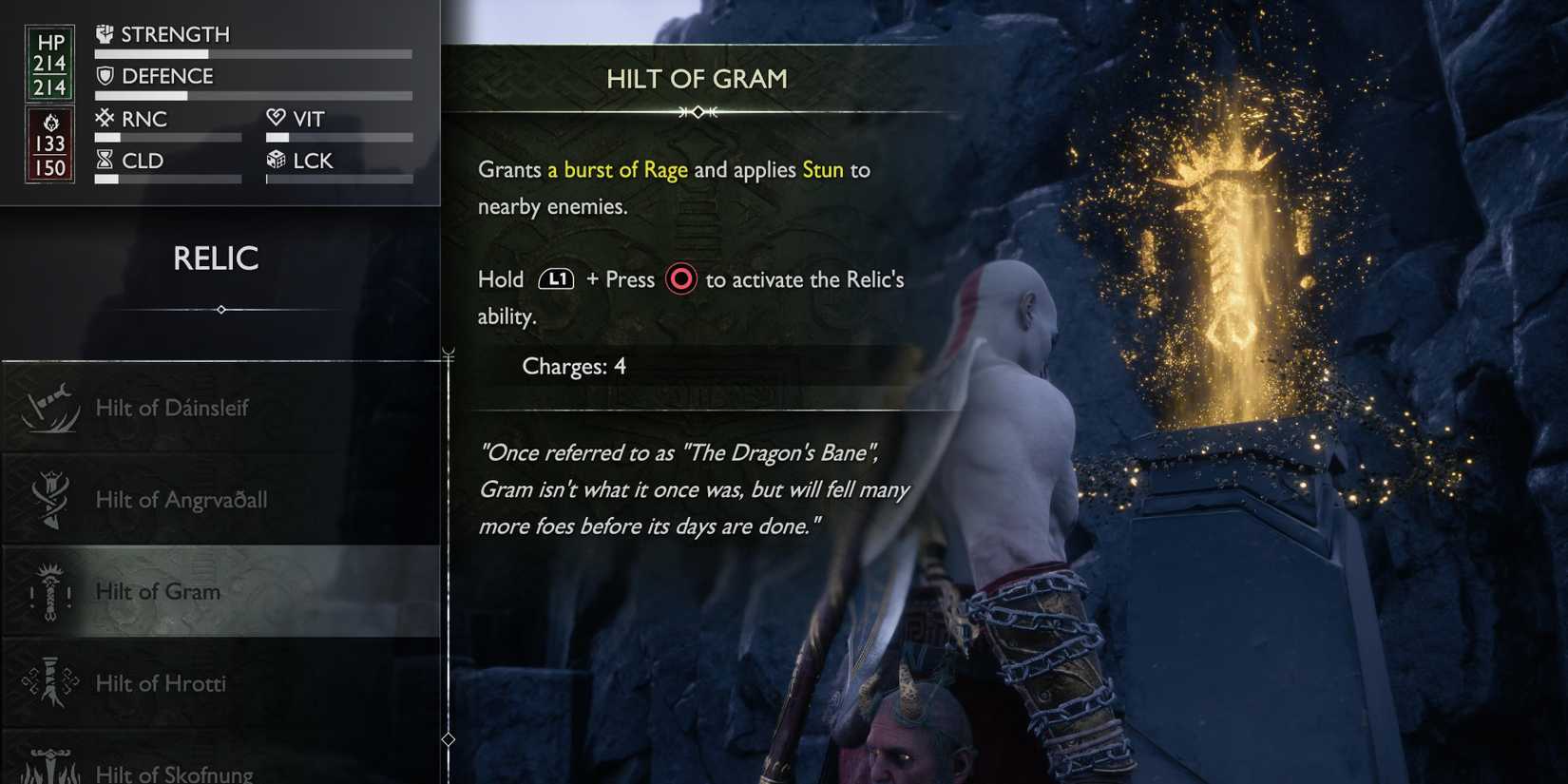The width and height of the screenshot is (1568, 784).
Task: Click the red circle button prompt icon
Action: tap(680, 279)
